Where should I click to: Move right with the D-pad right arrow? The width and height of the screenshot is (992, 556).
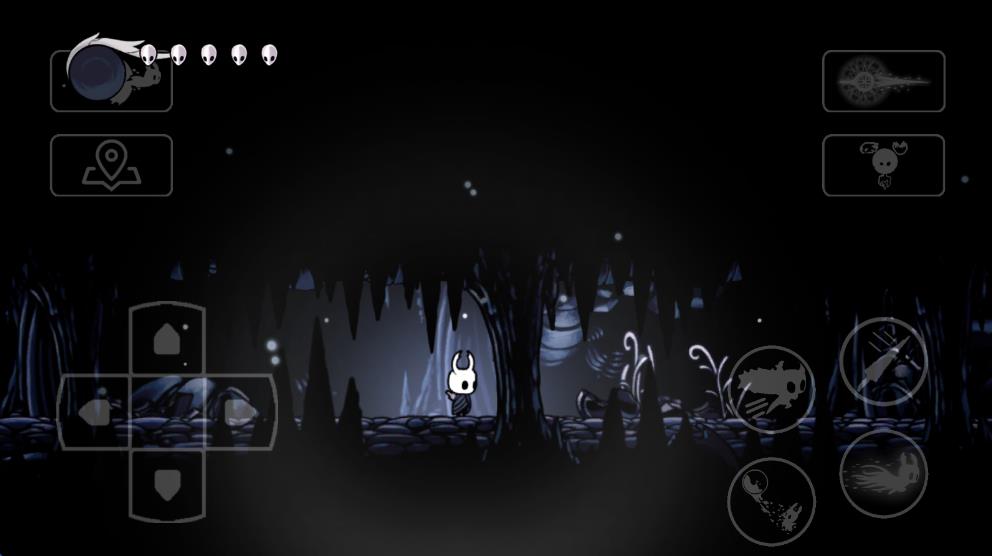(x=240, y=411)
